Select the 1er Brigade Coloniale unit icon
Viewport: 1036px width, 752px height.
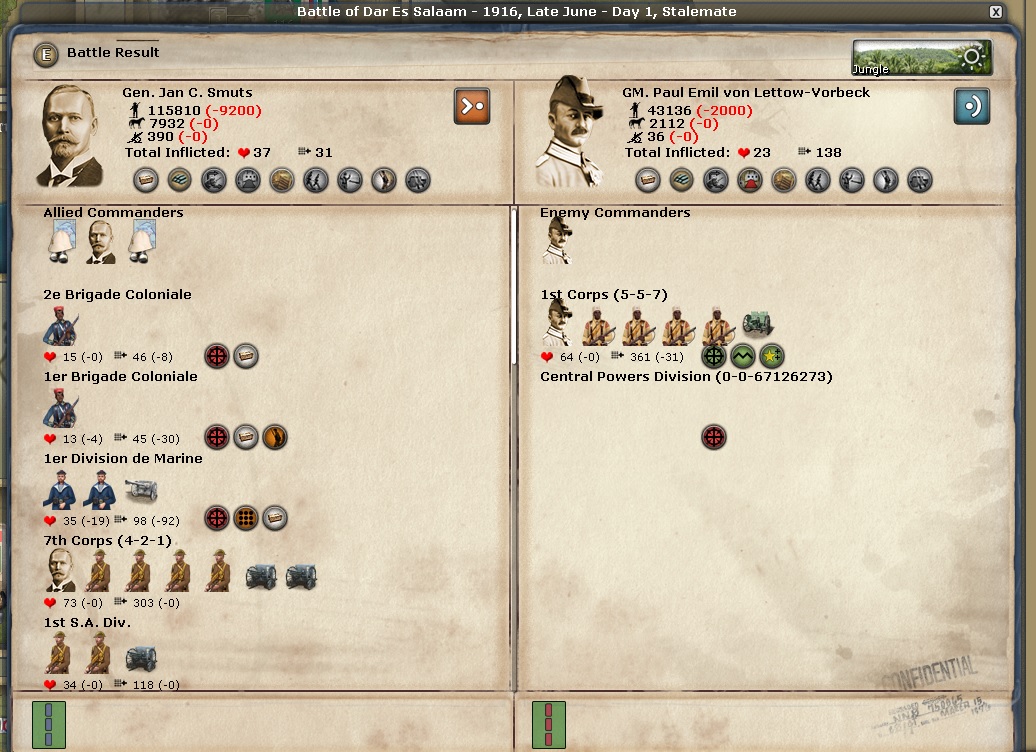point(61,408)
